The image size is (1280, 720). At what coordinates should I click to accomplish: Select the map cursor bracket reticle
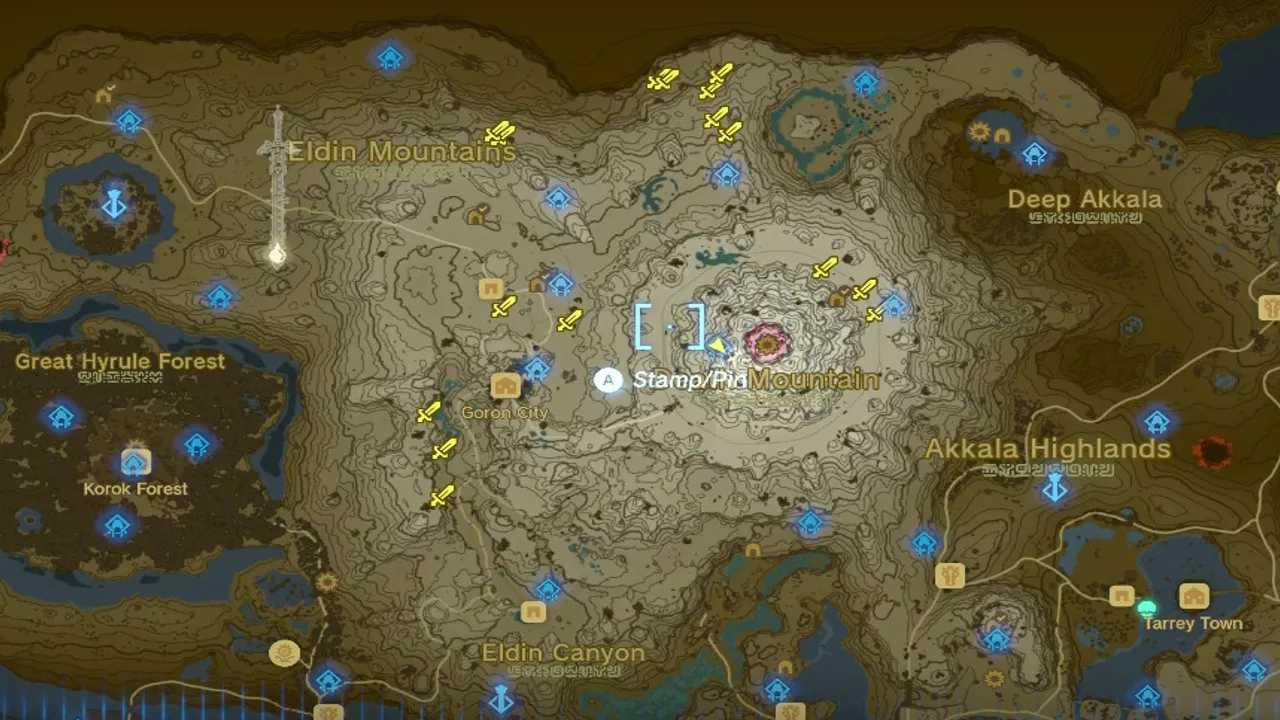(x=668, y=327)
